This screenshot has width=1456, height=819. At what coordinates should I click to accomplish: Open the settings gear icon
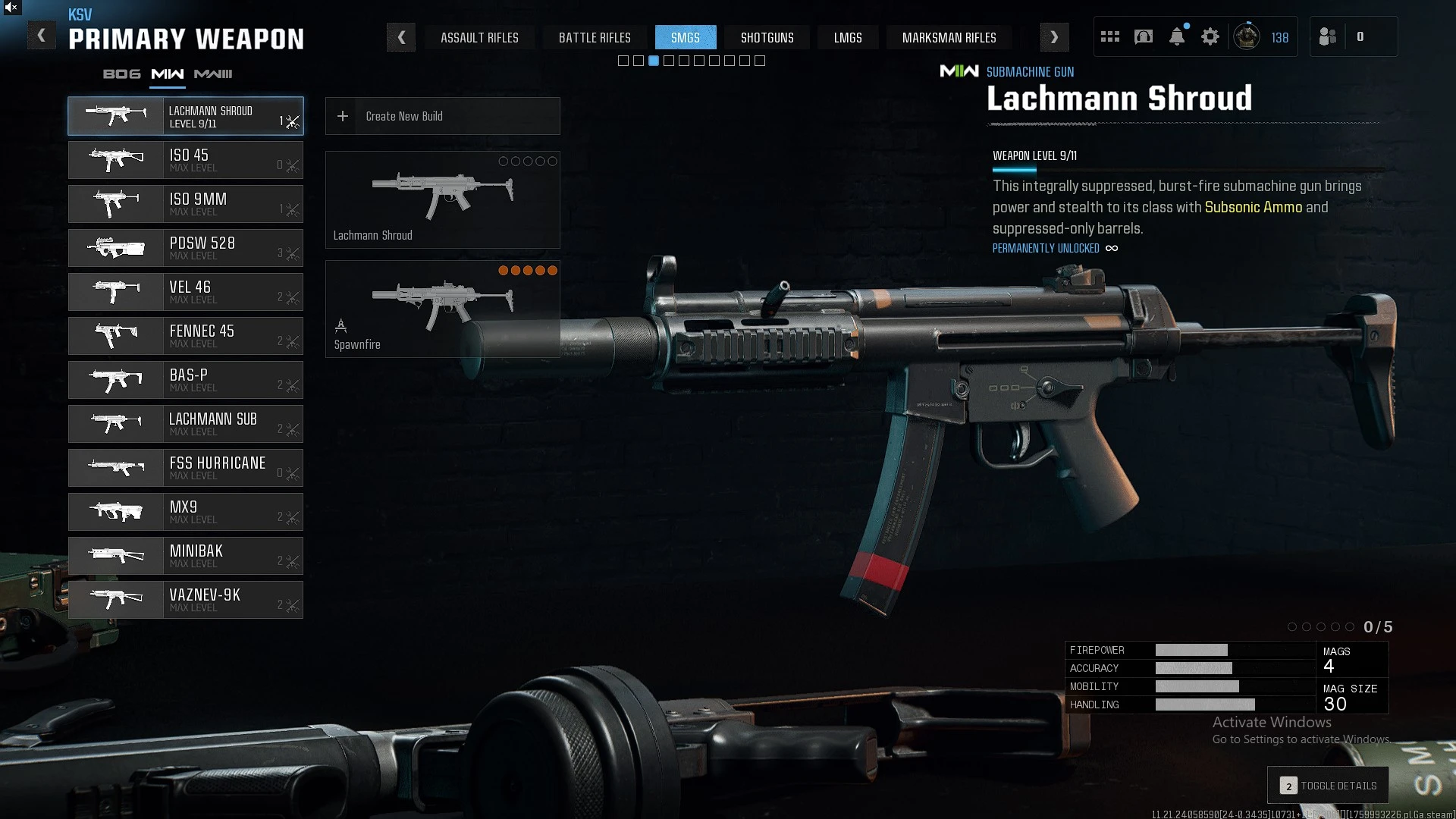pyautogui.click(x=1210, y=36)
